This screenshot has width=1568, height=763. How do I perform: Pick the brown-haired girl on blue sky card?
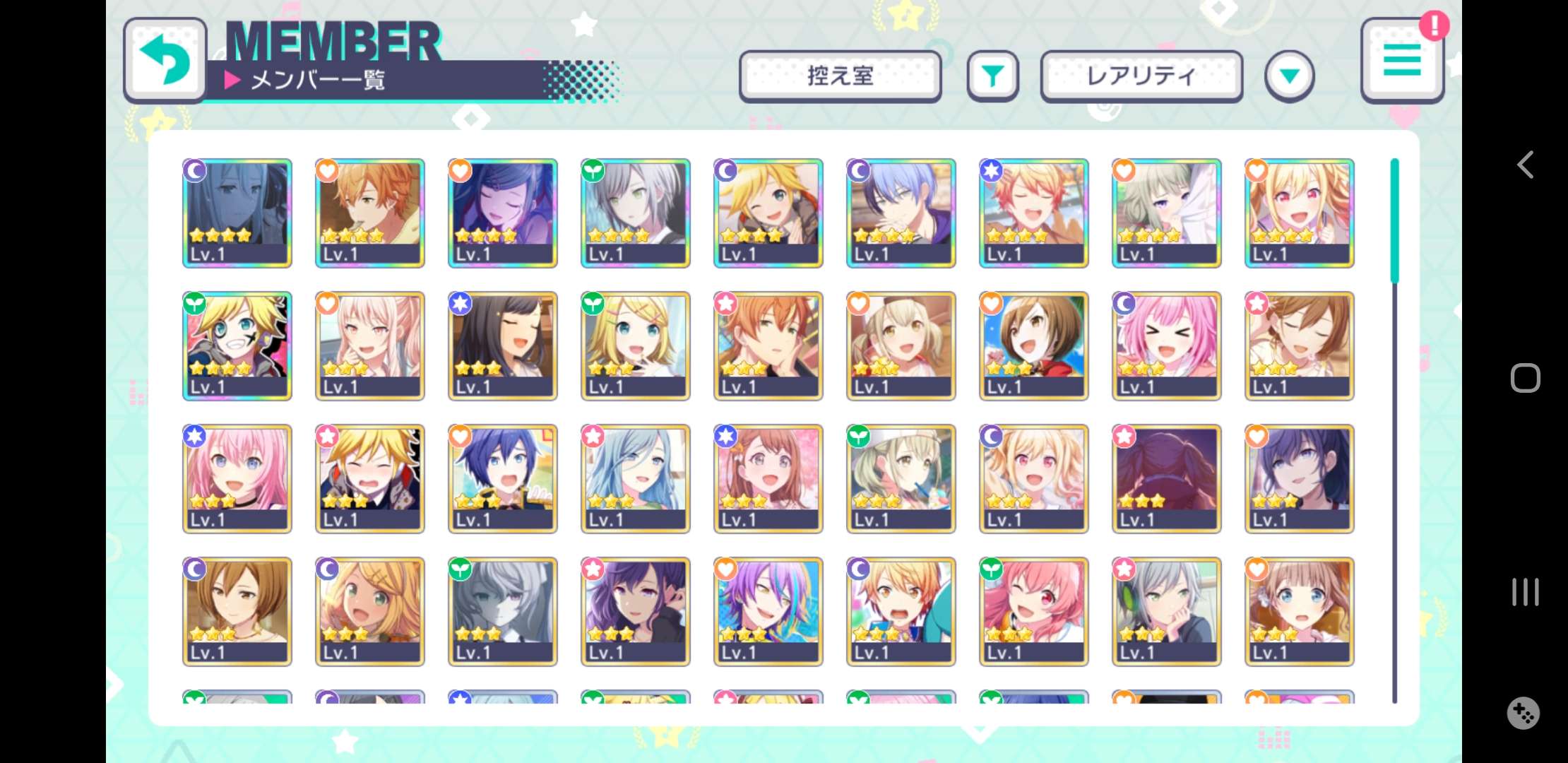[1033, 345]
